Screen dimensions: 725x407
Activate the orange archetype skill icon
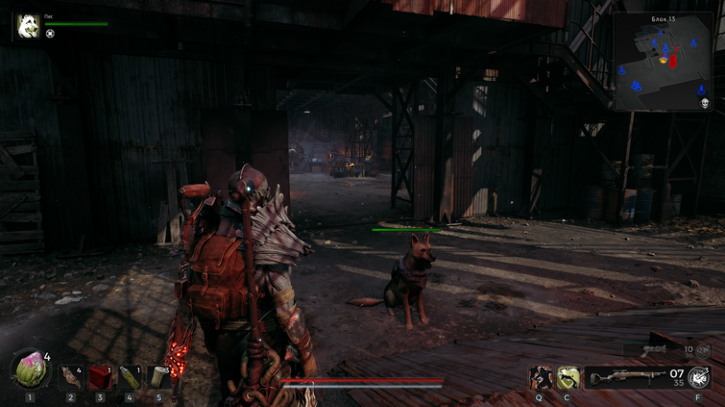(x=541, y=377)
